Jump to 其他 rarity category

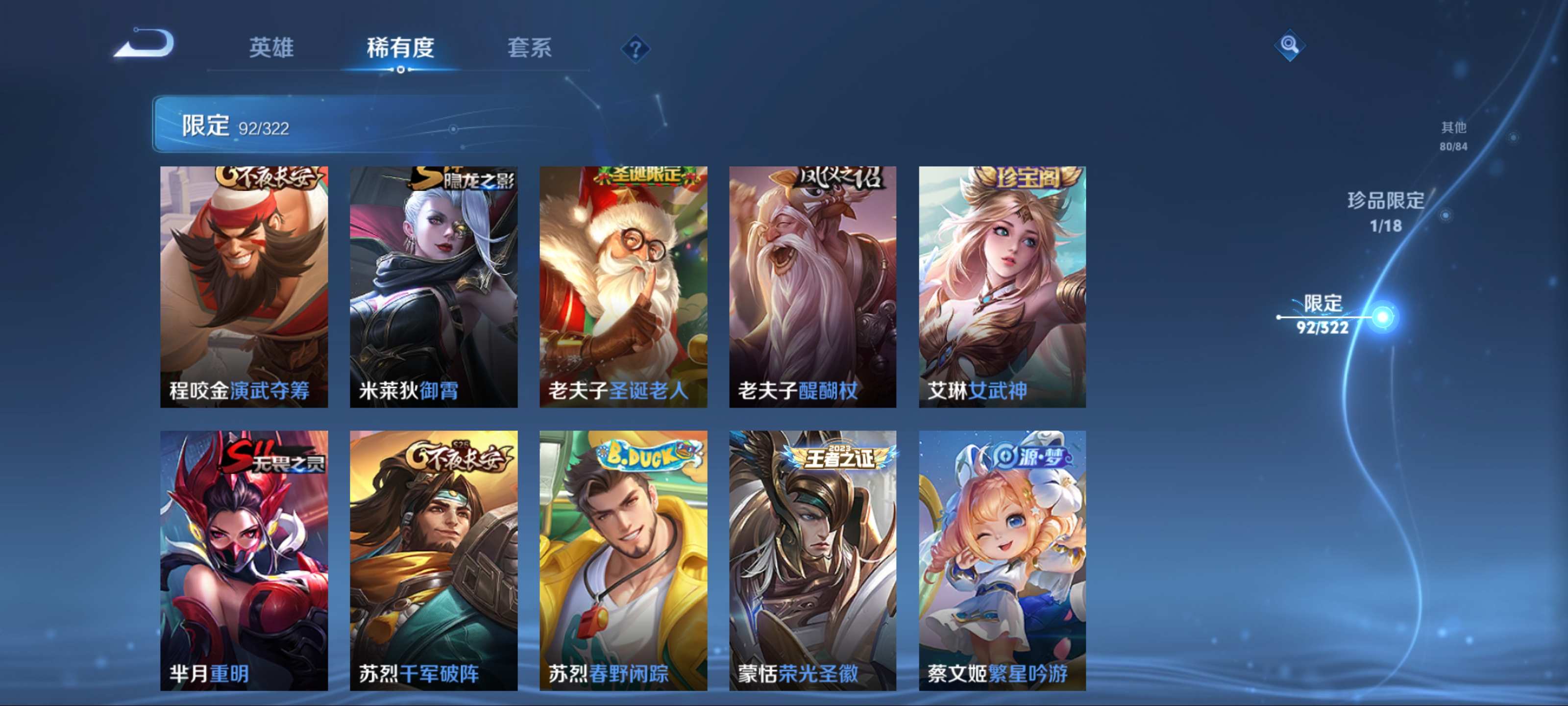click(x=1453, y=135)
